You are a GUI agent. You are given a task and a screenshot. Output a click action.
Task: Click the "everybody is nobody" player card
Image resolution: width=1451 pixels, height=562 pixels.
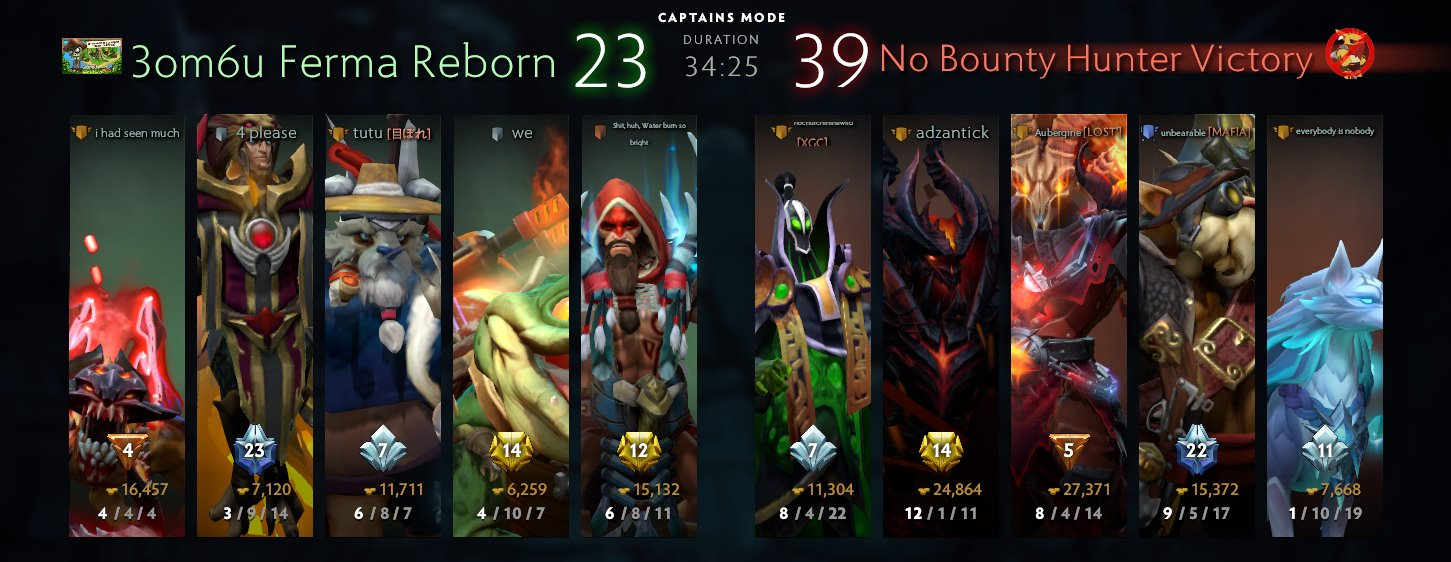(x=1325, y=320)
